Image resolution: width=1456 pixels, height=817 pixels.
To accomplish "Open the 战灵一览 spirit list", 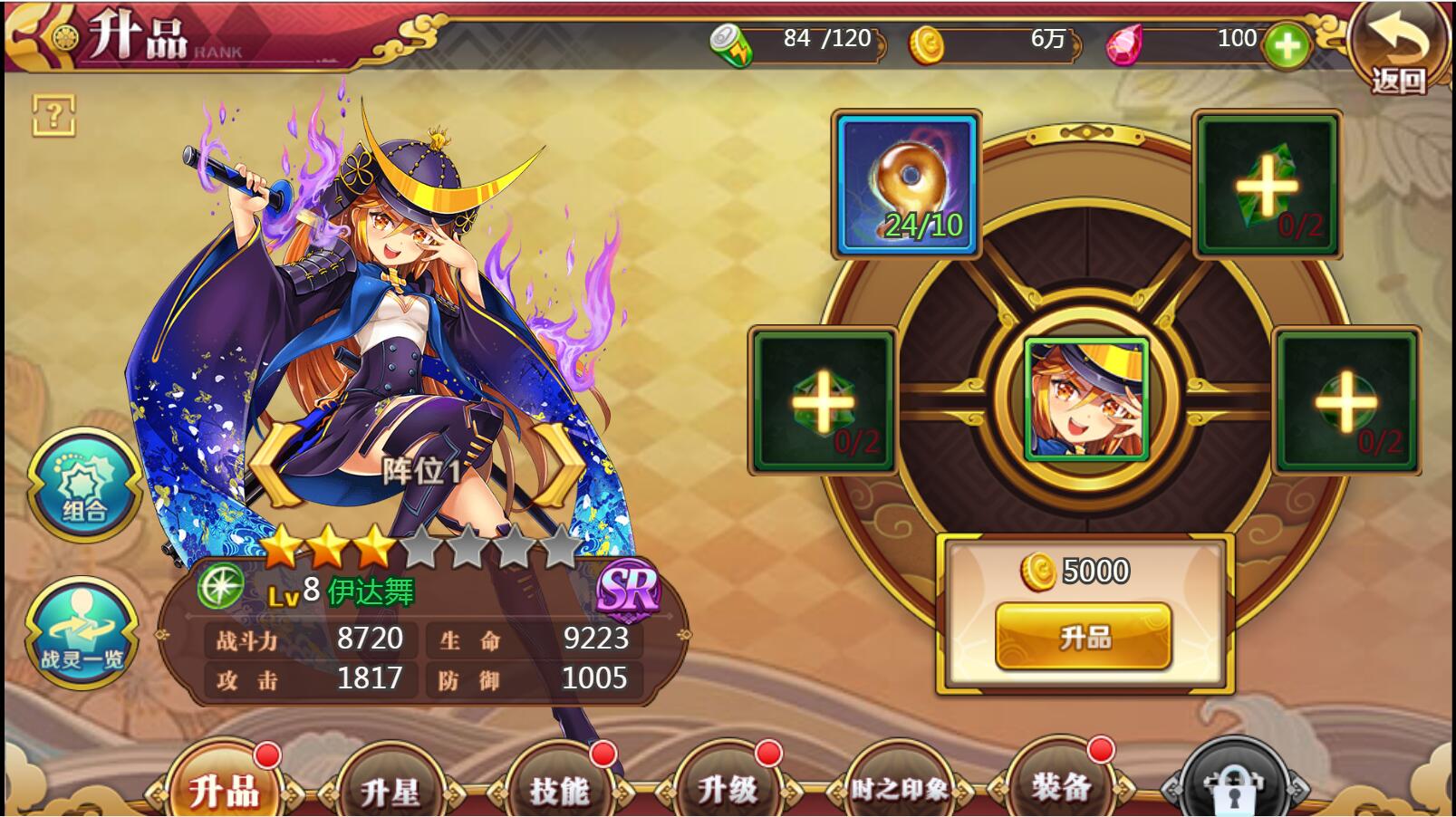I will 82,634.
